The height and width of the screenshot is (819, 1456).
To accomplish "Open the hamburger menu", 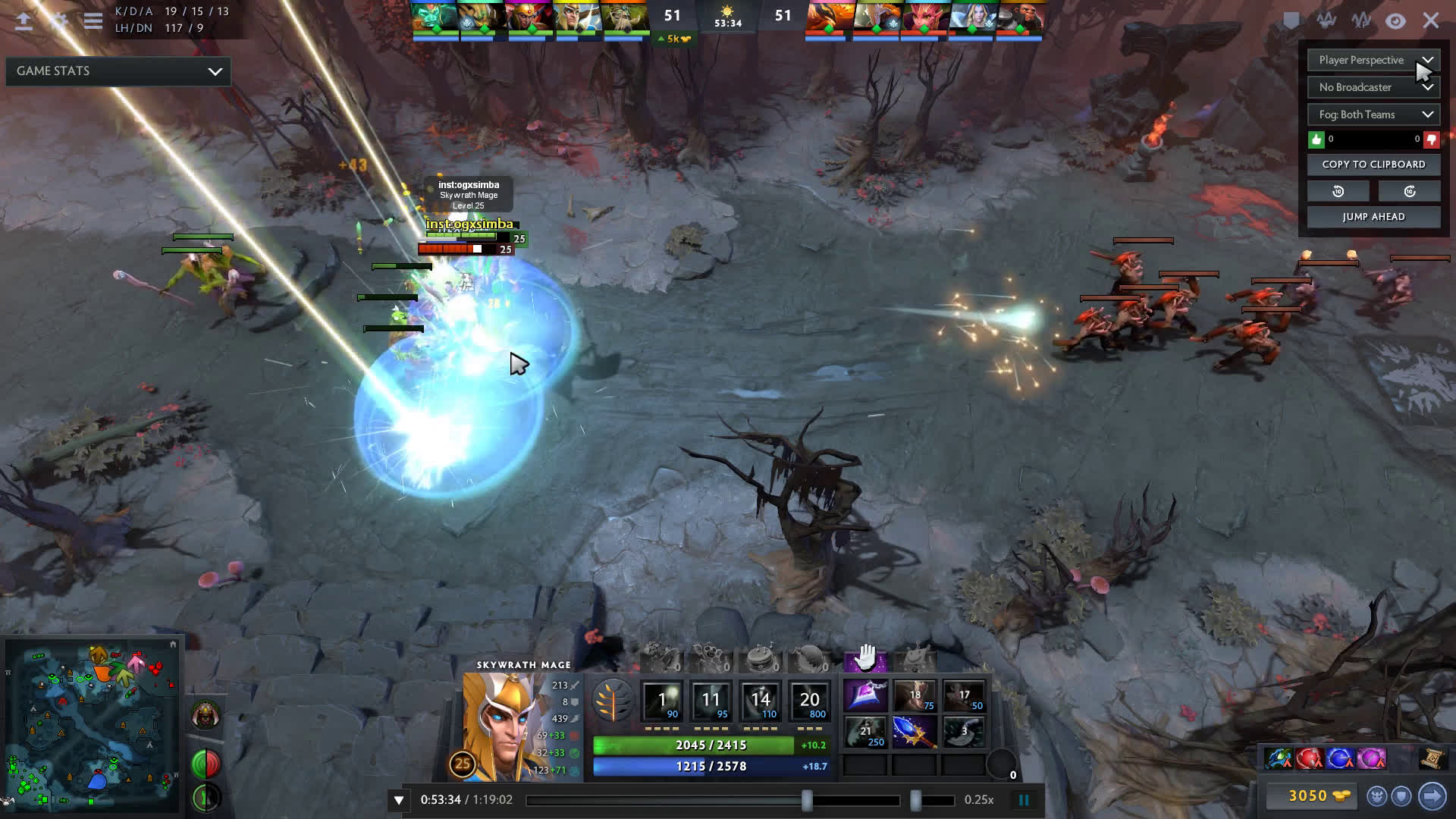I will tap(93, 21).
